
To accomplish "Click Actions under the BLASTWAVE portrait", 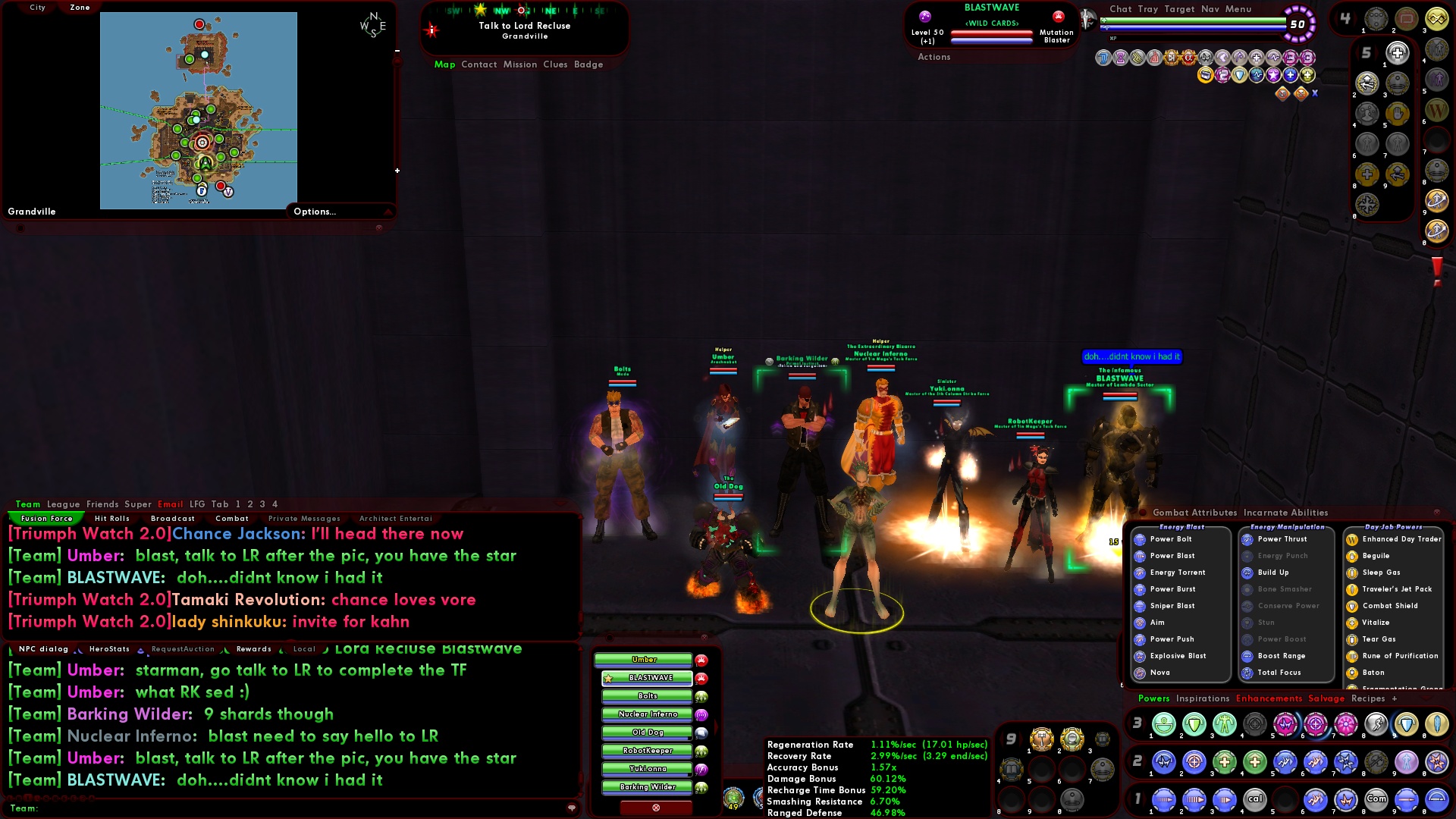I will (x=934, y=57).
